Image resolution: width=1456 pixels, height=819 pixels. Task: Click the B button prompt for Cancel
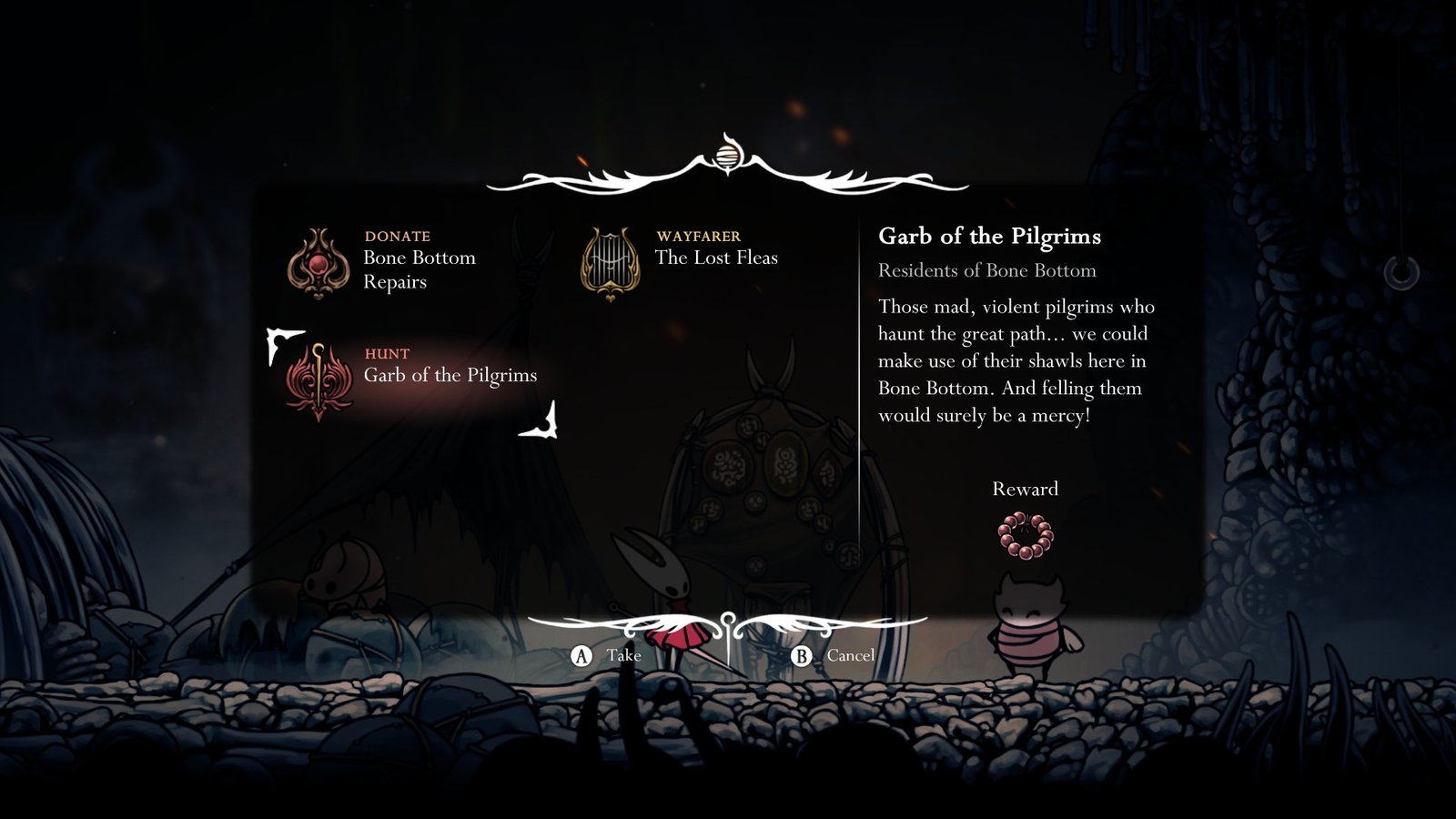[804, 653]
